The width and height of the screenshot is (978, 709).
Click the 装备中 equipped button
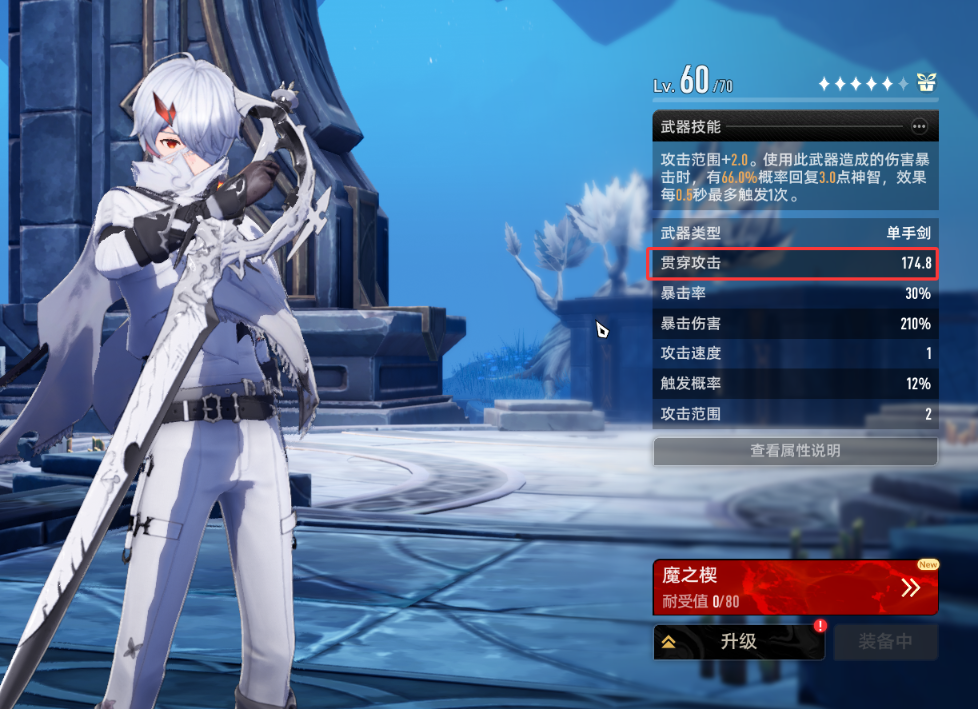885,642
